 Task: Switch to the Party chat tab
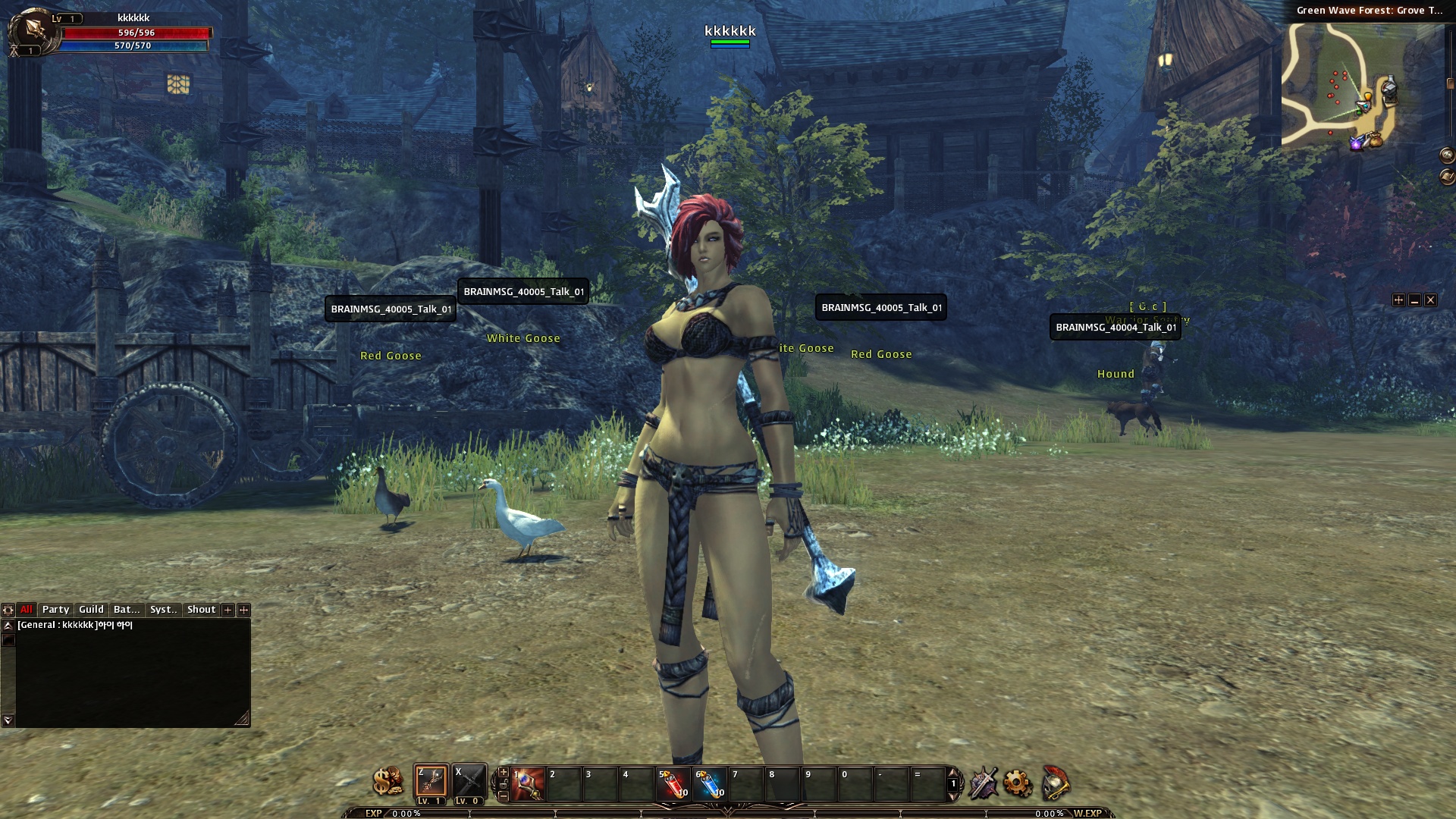[x=55, y=610]
